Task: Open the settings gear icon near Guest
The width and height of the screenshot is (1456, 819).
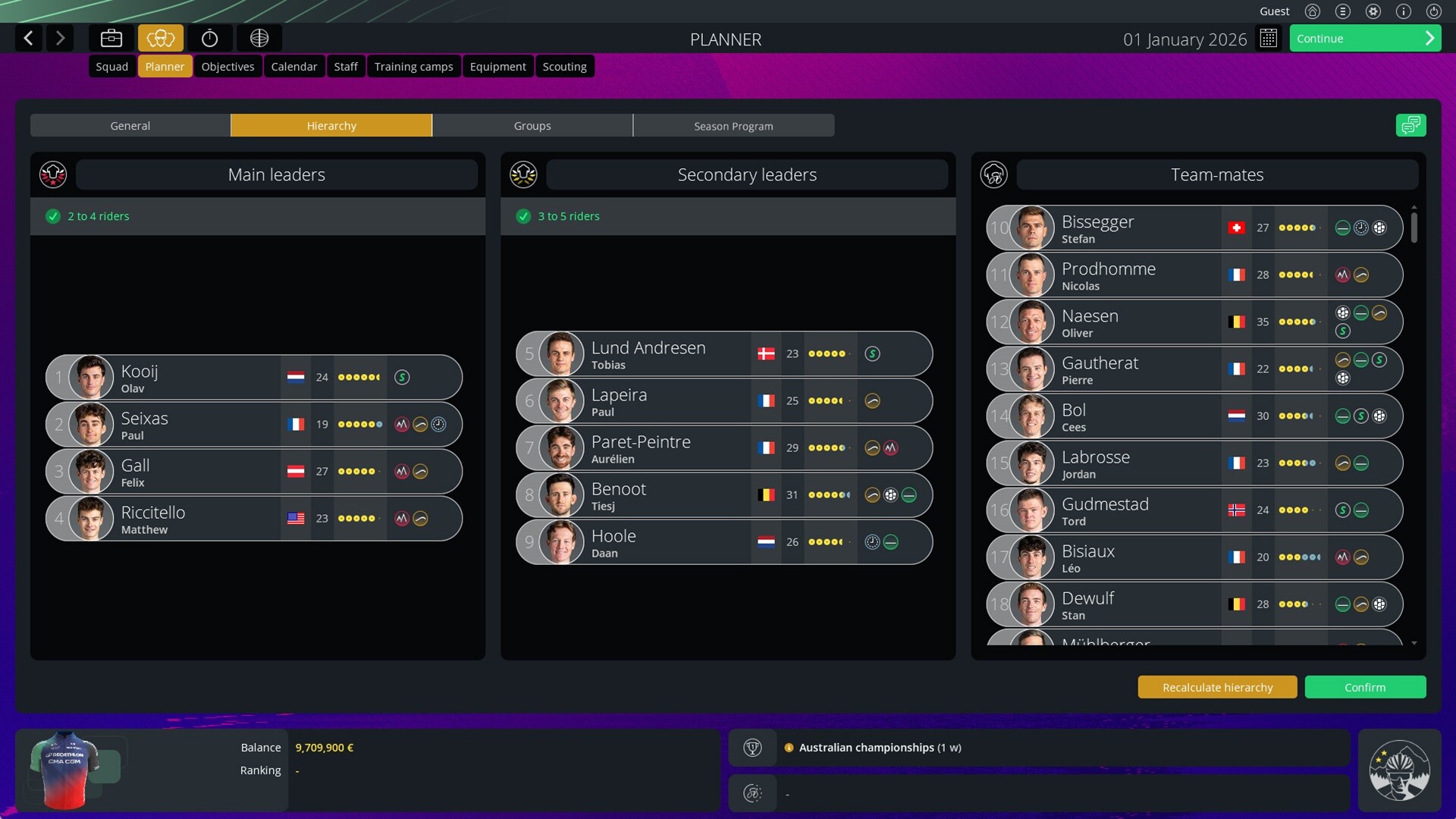Action: click(x=1373, y=11)
